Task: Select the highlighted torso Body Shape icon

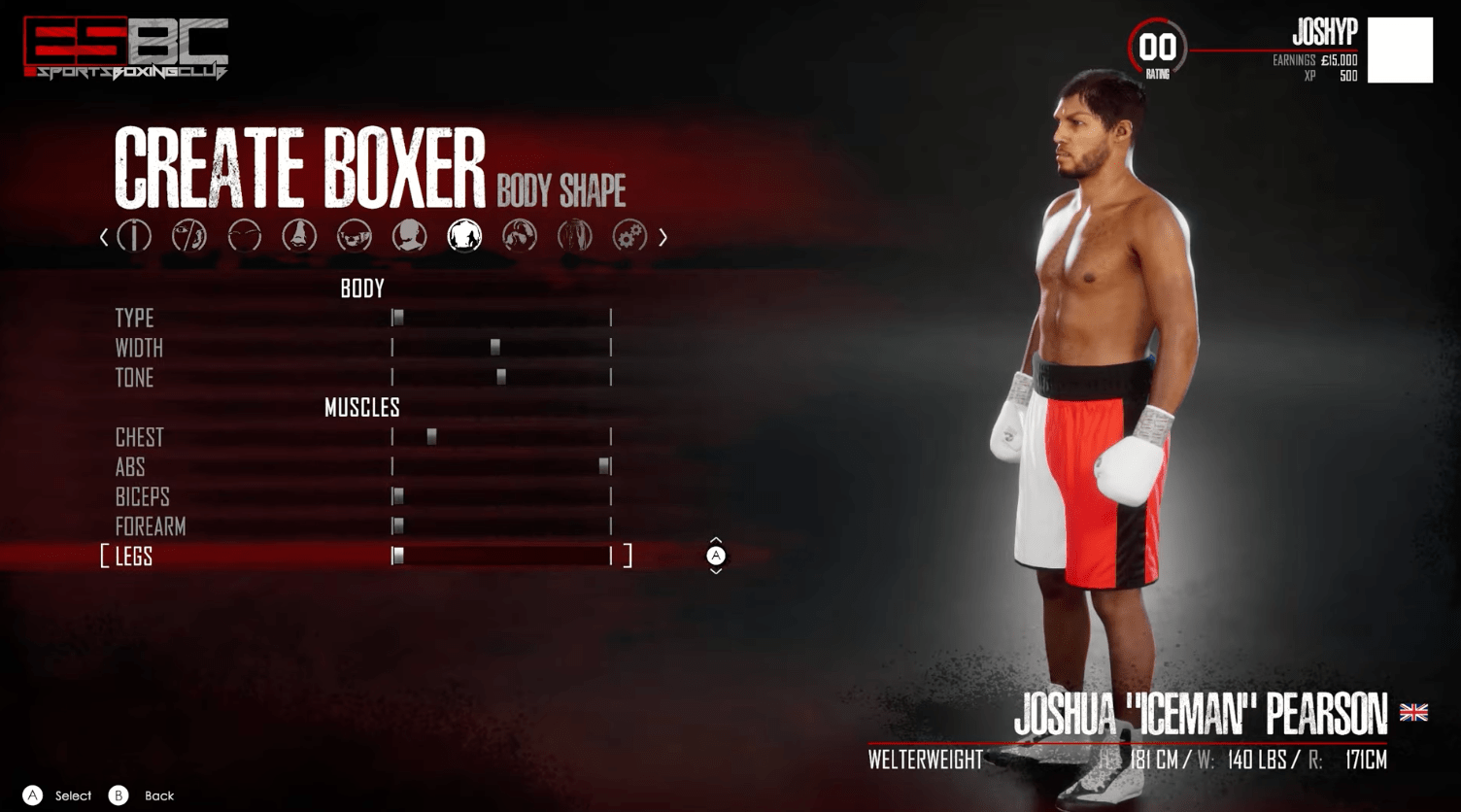Action: pyautogui.click(x=465, y=236)
